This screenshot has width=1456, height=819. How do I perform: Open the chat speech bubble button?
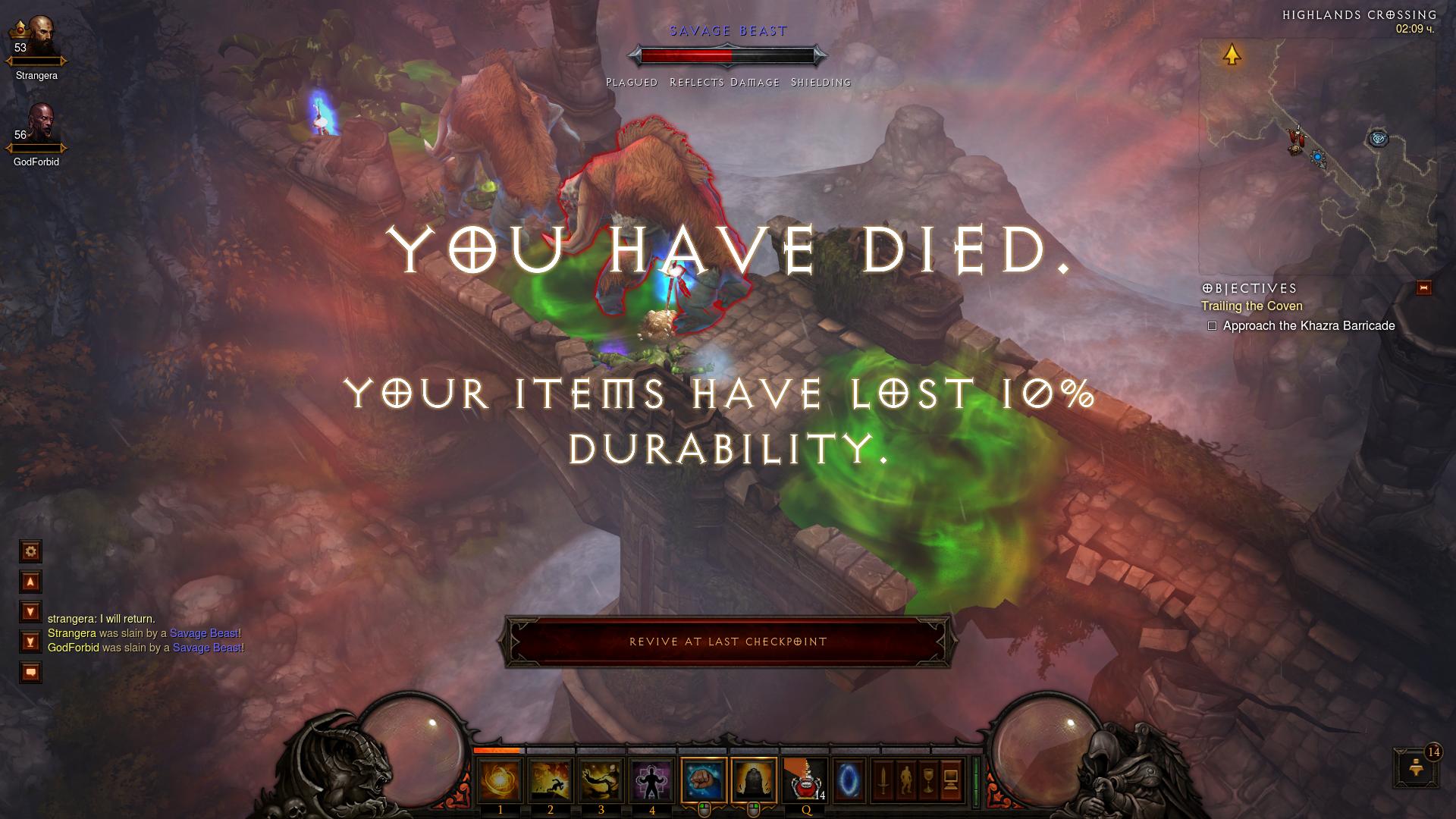[x=30, y=673]
